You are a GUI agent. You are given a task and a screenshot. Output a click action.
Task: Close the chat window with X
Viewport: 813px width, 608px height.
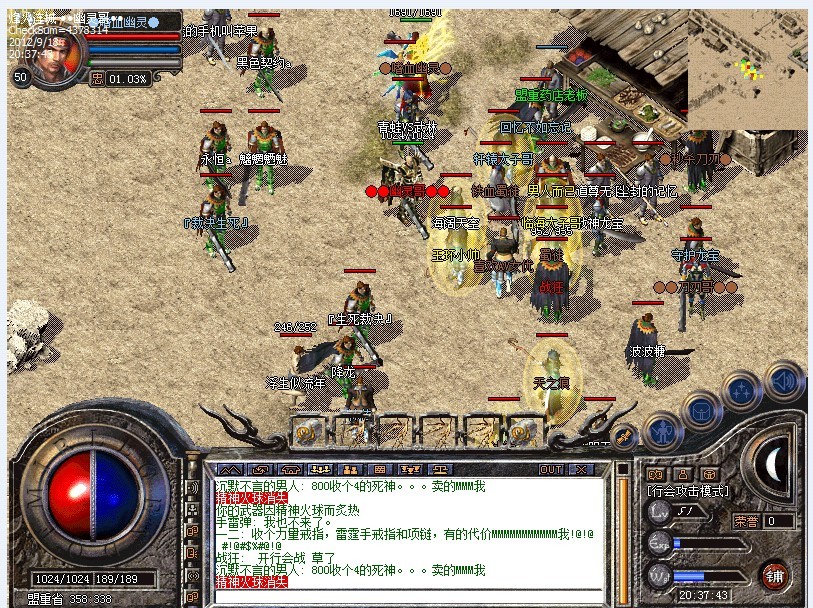(x=581, y=469)
